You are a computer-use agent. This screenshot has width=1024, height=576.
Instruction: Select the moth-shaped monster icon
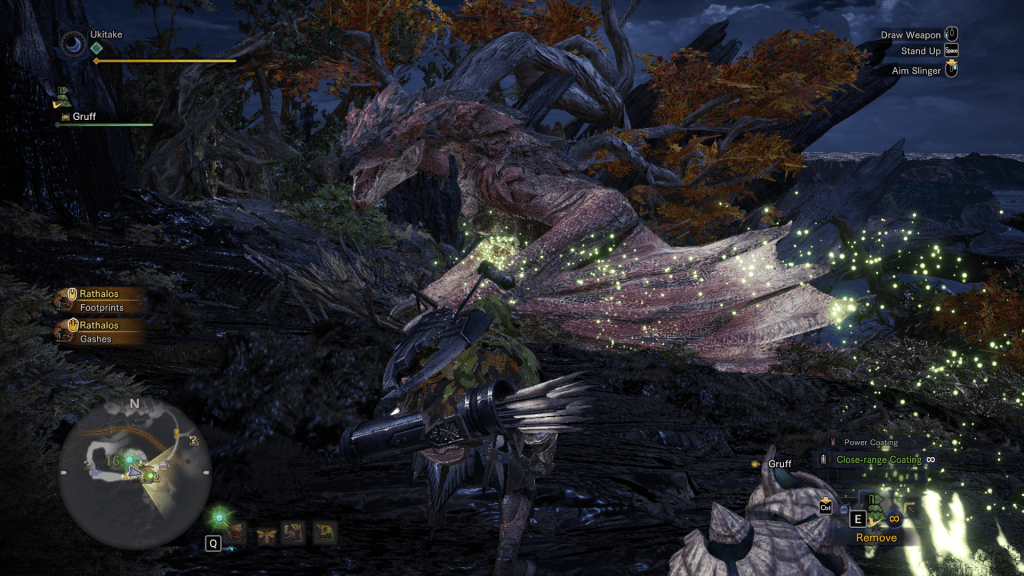click(x=266, y=533)
